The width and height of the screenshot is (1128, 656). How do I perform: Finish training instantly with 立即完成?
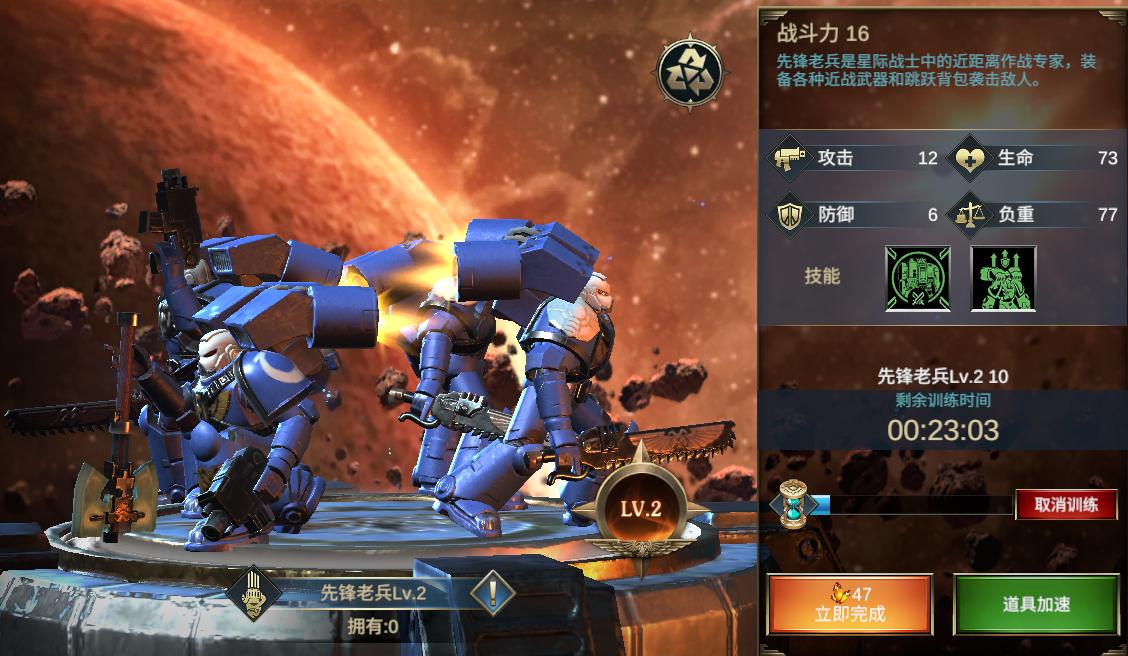tap(849, 604)
